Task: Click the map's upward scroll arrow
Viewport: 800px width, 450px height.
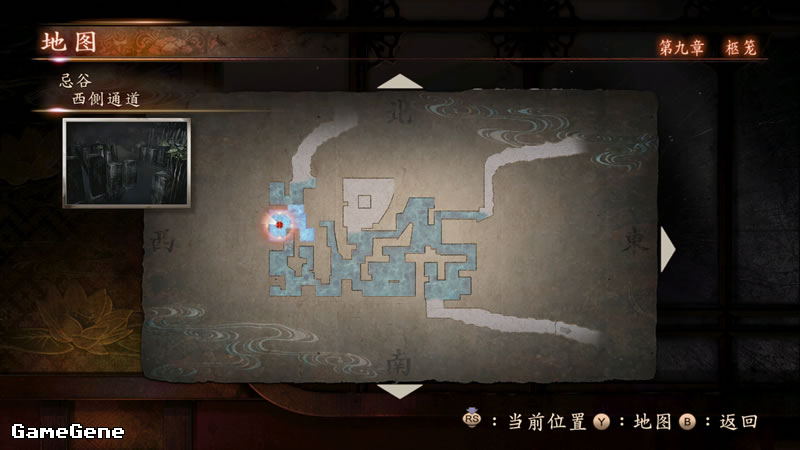Action: pos(399,81)
